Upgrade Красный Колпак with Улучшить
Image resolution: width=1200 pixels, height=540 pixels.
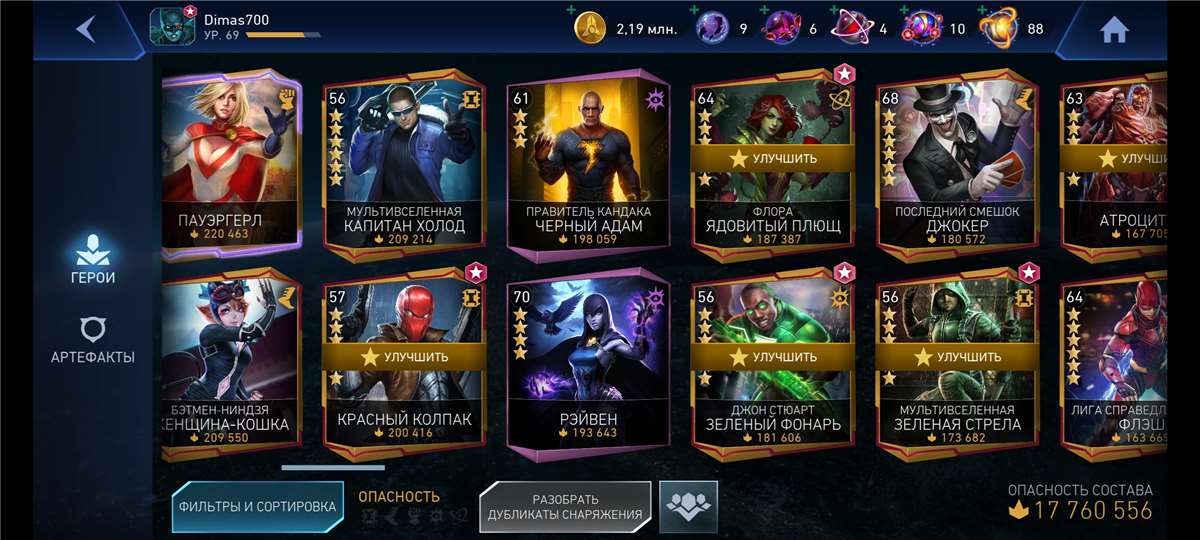(404, 356)
